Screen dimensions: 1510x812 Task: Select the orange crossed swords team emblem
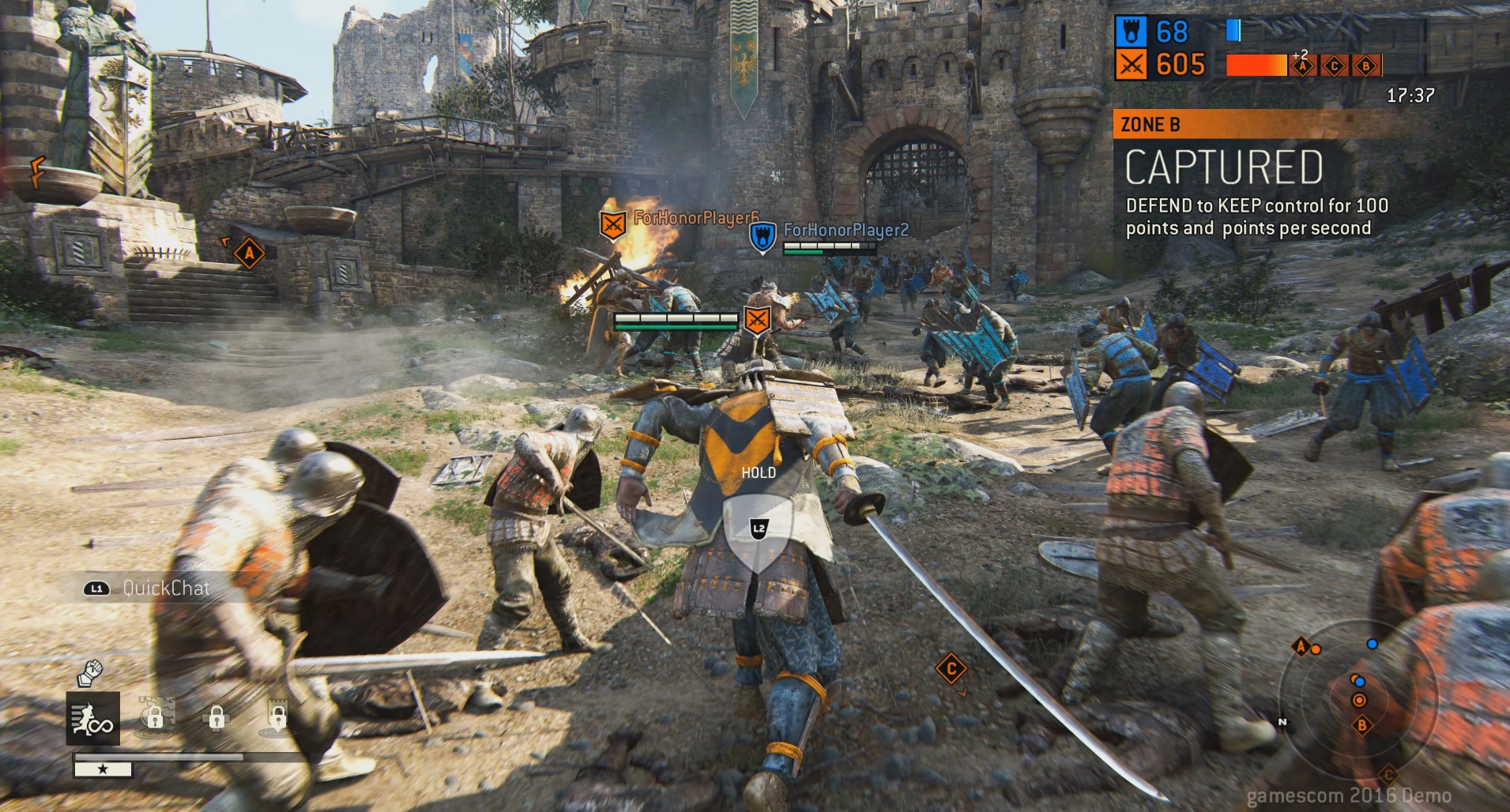point(1132,66)
